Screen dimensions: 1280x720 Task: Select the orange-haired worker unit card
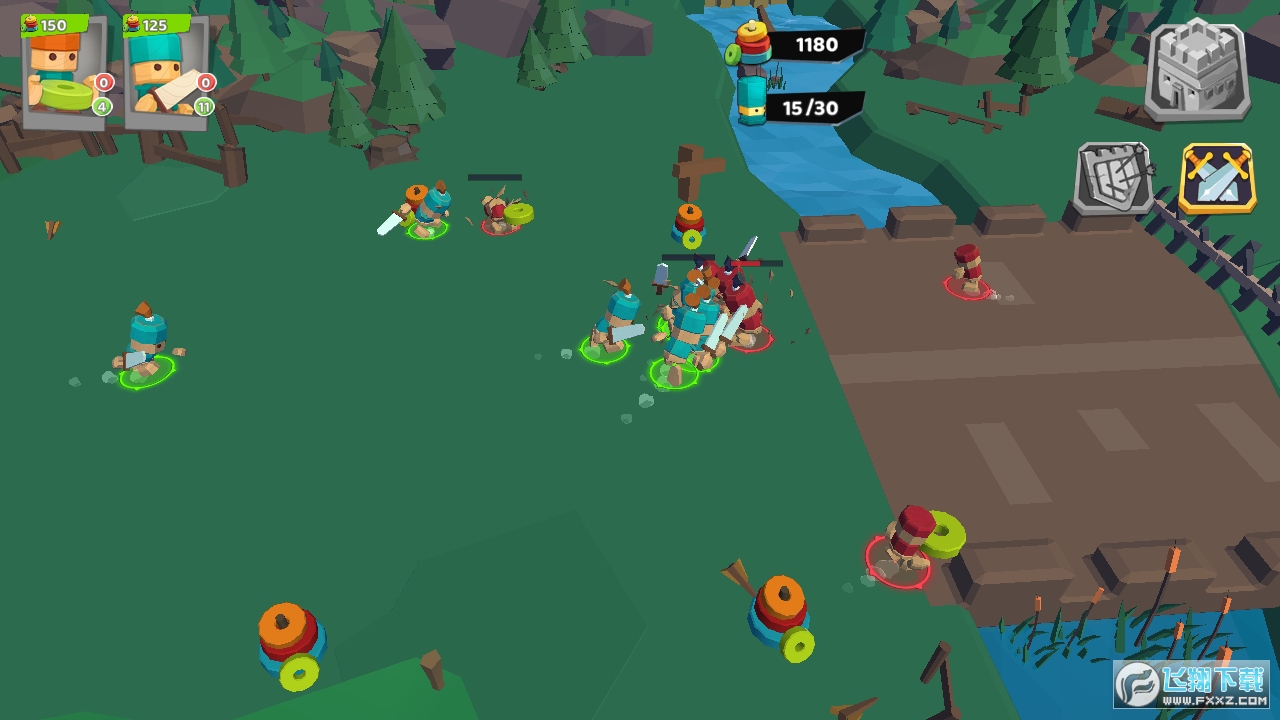point(64,72)
